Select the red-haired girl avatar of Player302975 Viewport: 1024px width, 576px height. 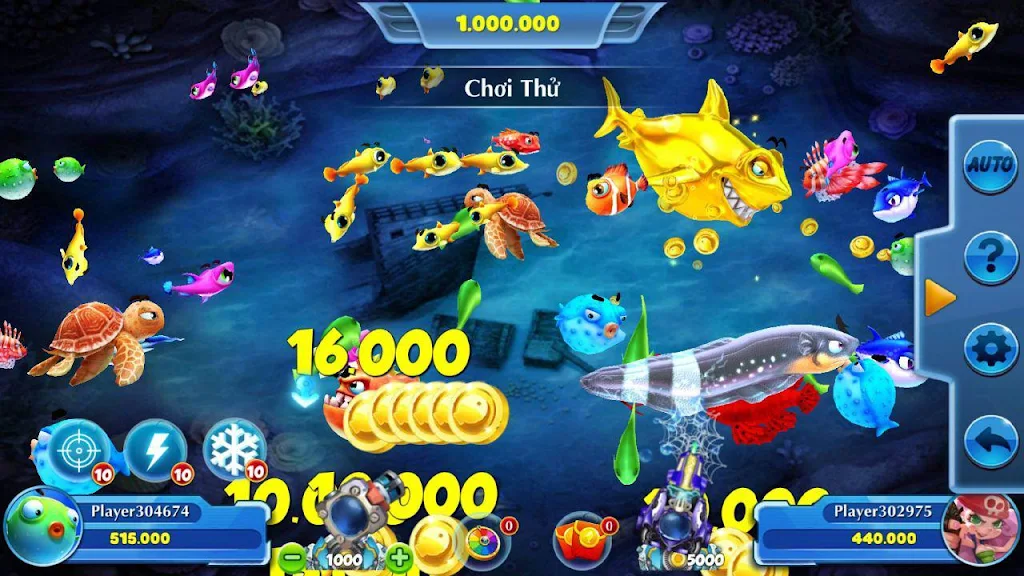tap(979, 528)
